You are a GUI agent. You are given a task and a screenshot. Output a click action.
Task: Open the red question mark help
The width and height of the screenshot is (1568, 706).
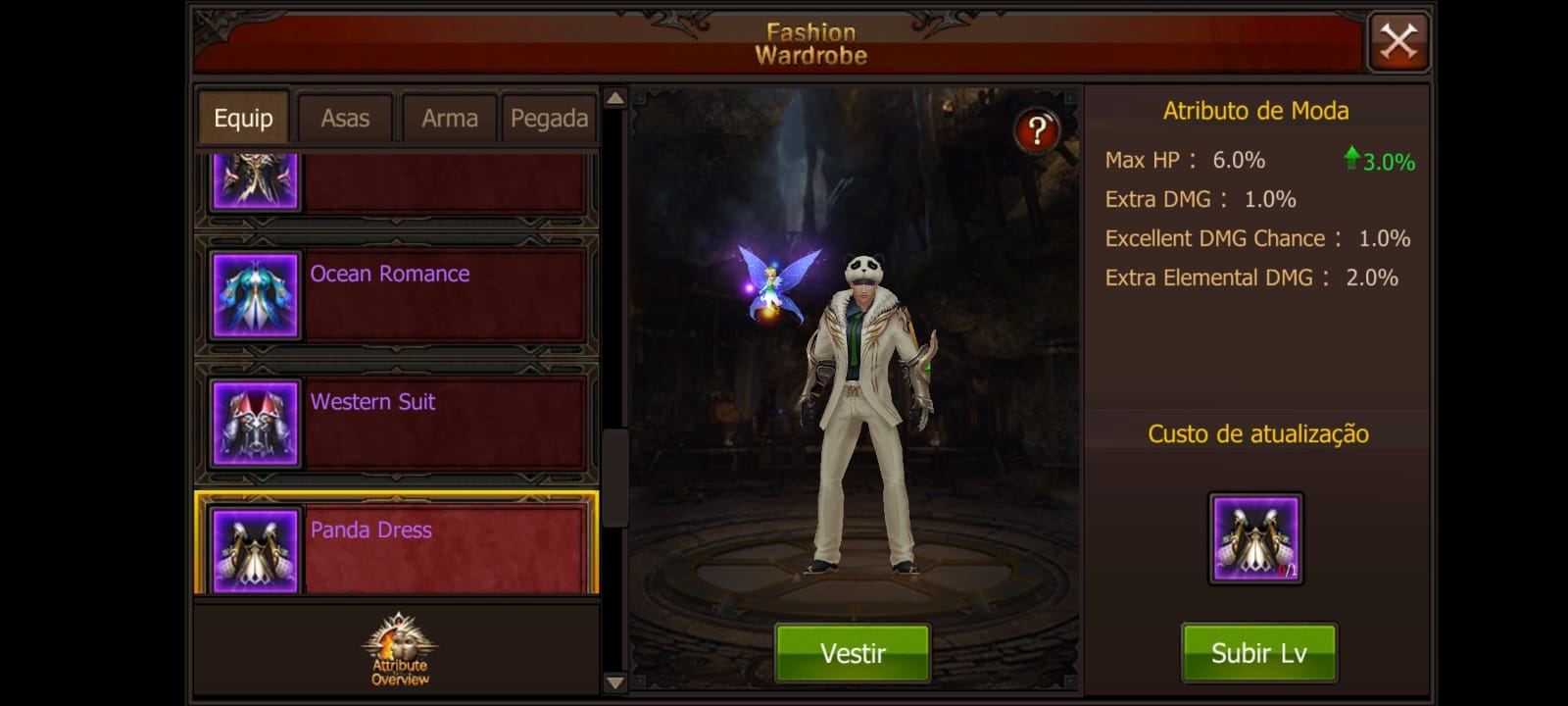click(x=1037, y=130)
